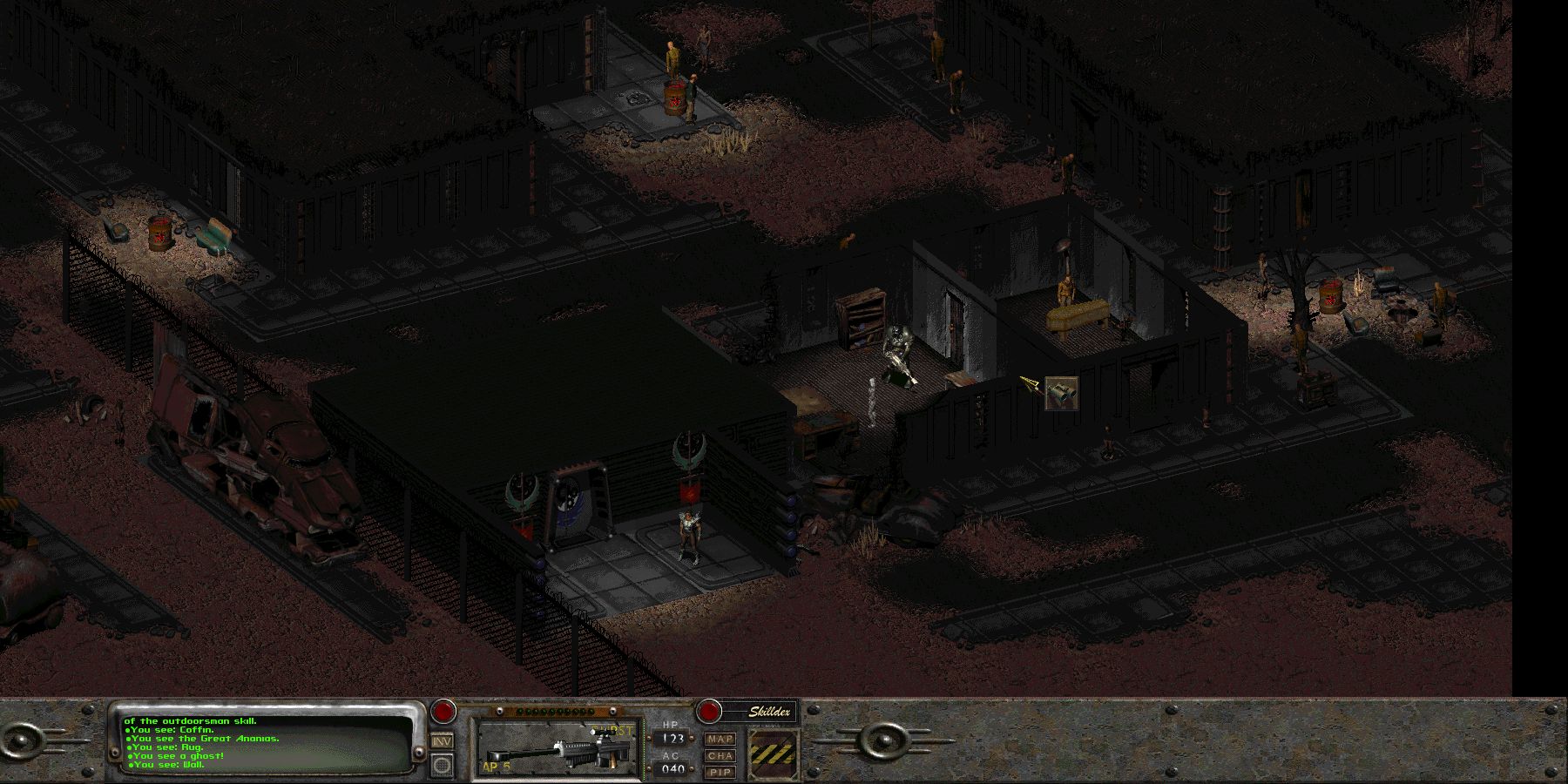This screenshot has width=1568, height=784.
Task: Click the coffin on the wooden table
Action: [x=1076, y=314]
